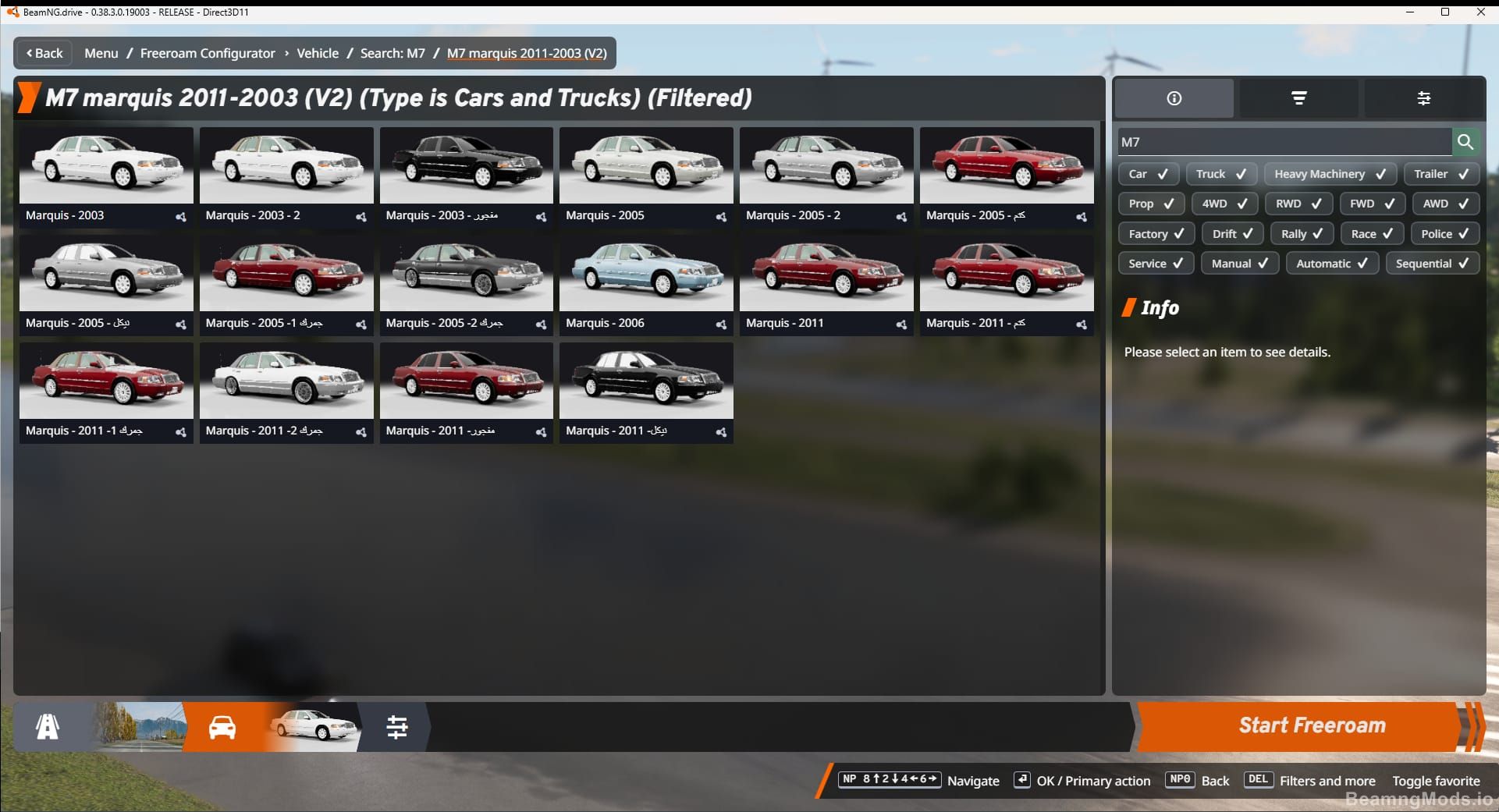Viewport: 1499px width, 812px height.
Task: Click the config share icon on Marquis - 2011
Action: (901, 324)
